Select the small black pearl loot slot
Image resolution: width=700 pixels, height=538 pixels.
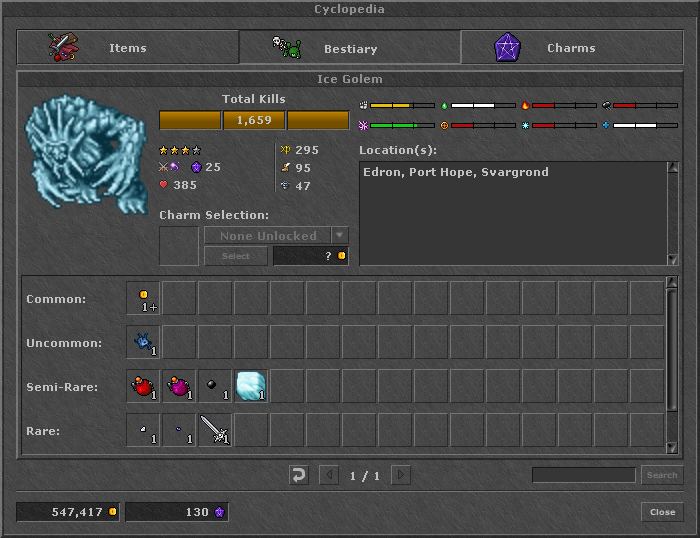[x=216, y=386]
